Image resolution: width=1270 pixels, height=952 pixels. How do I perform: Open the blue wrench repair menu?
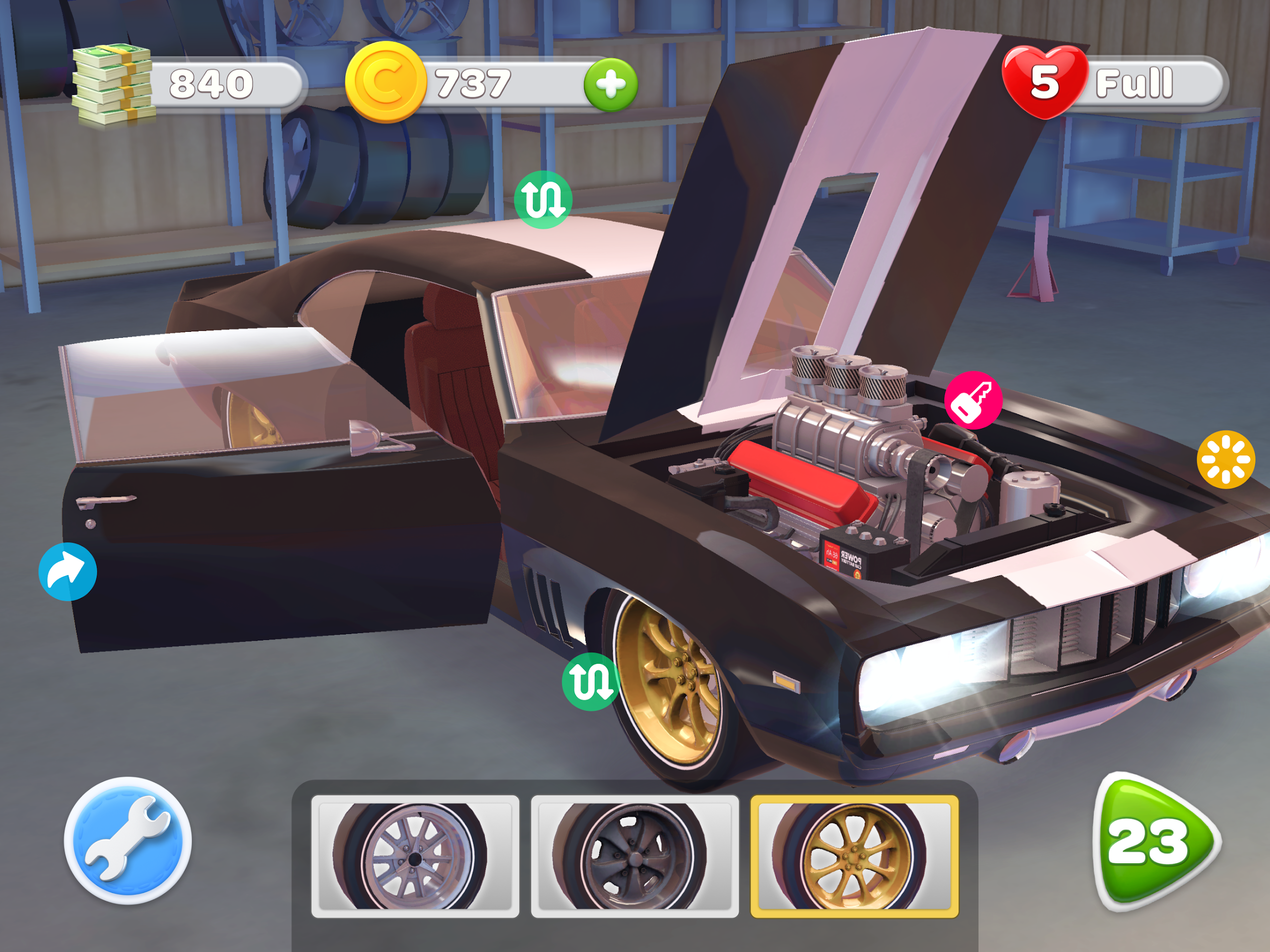click(127, 840)
